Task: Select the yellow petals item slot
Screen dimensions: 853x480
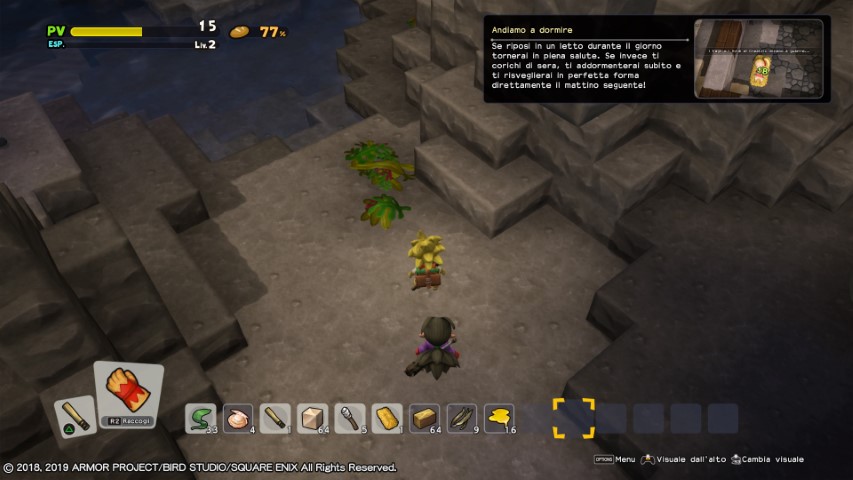Action: 498,417
